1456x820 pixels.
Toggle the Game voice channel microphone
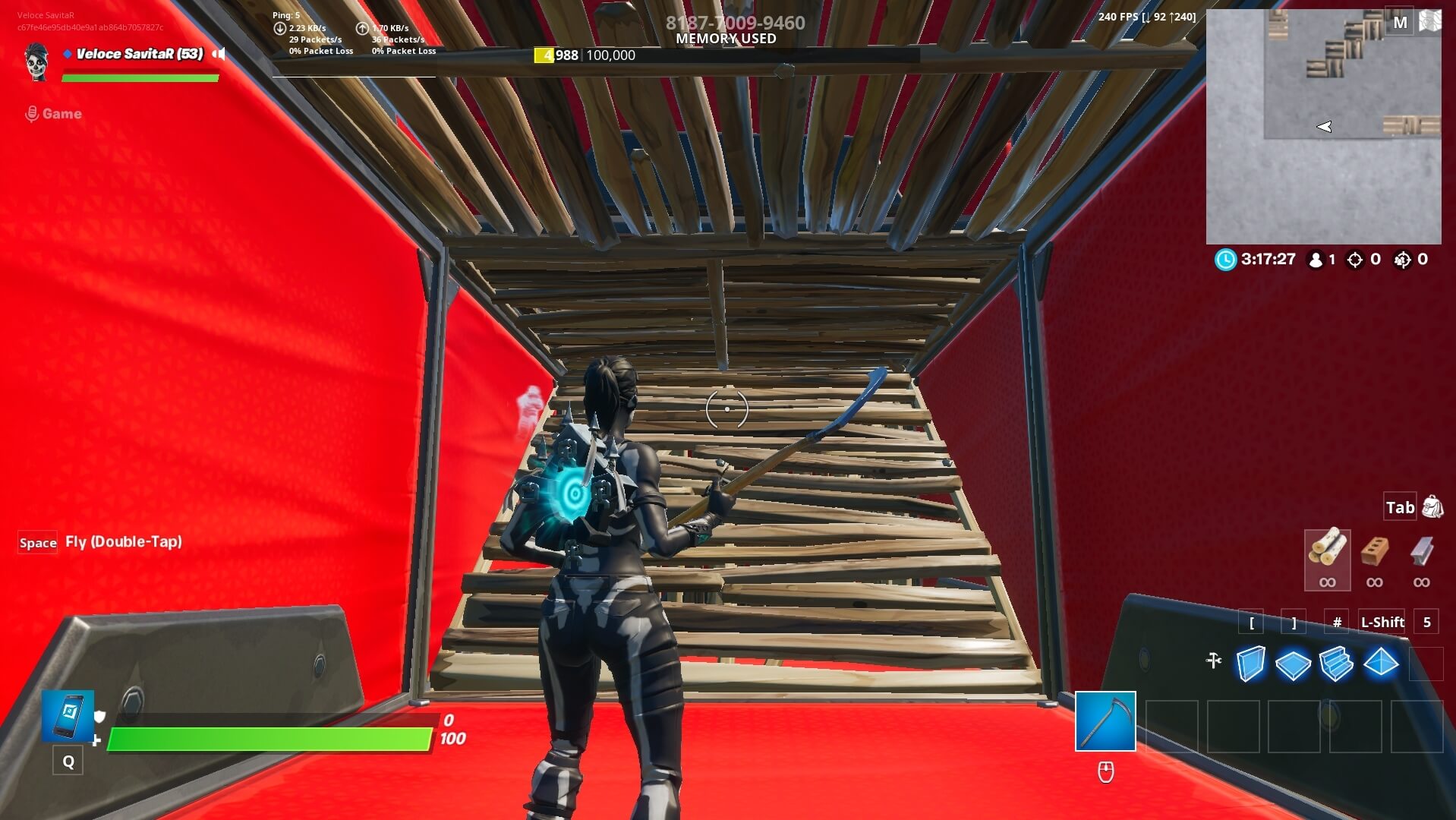point(31,113)
